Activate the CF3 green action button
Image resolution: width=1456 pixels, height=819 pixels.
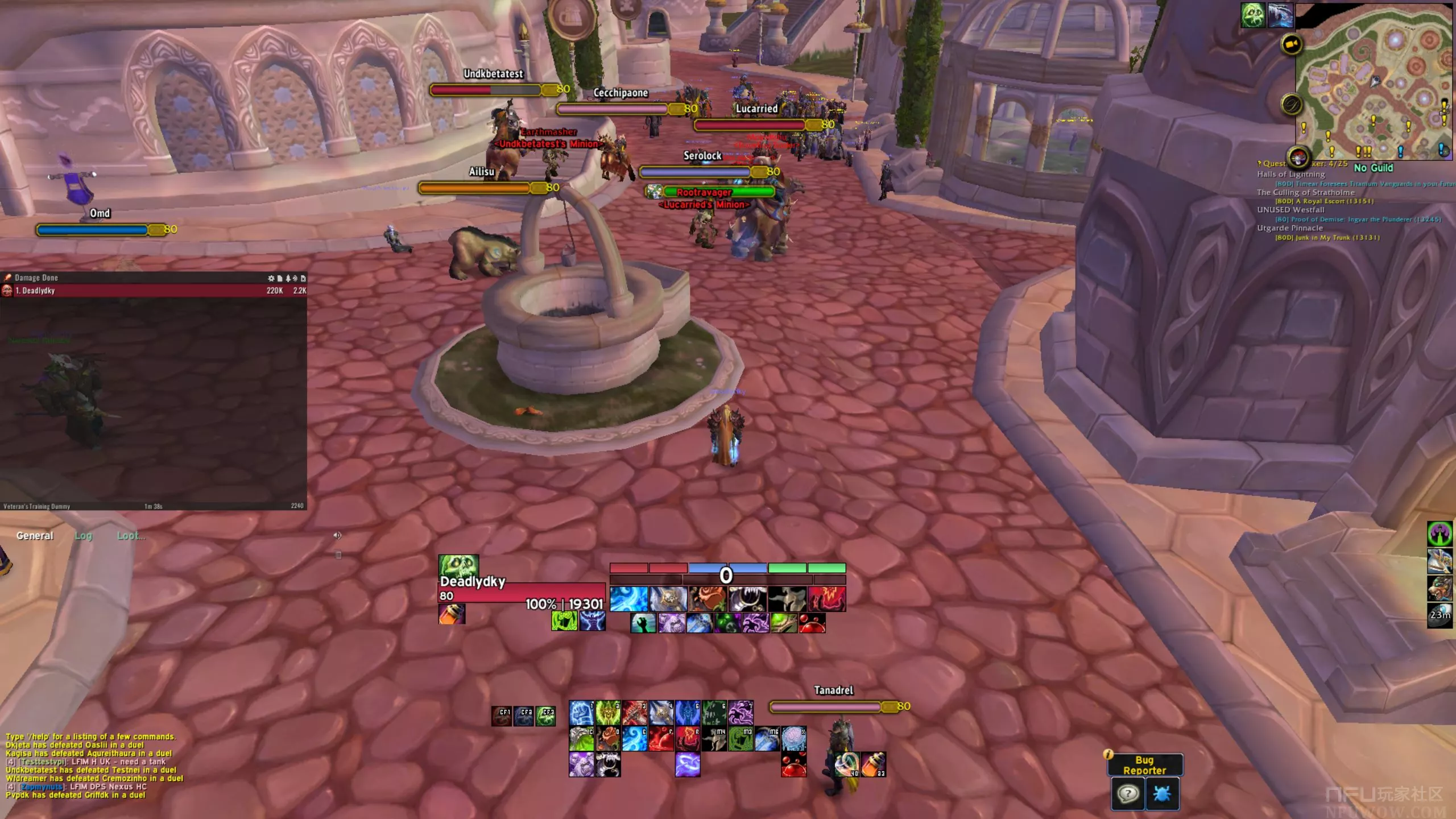(546, 716)
